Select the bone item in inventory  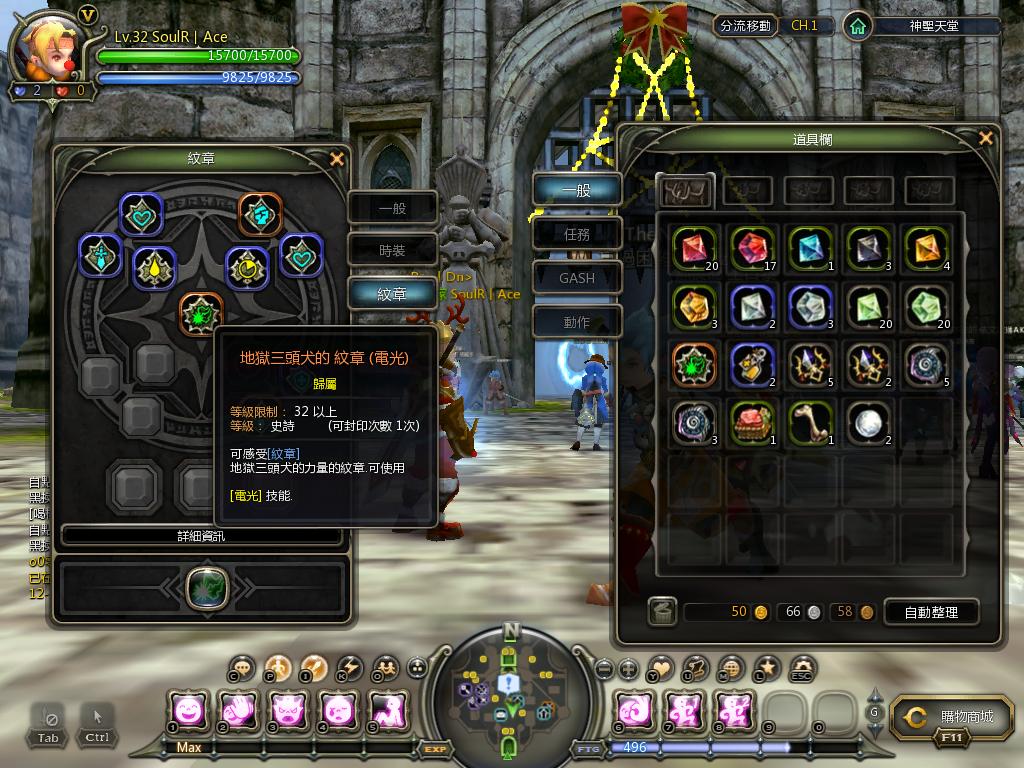(x=809, y=422)
